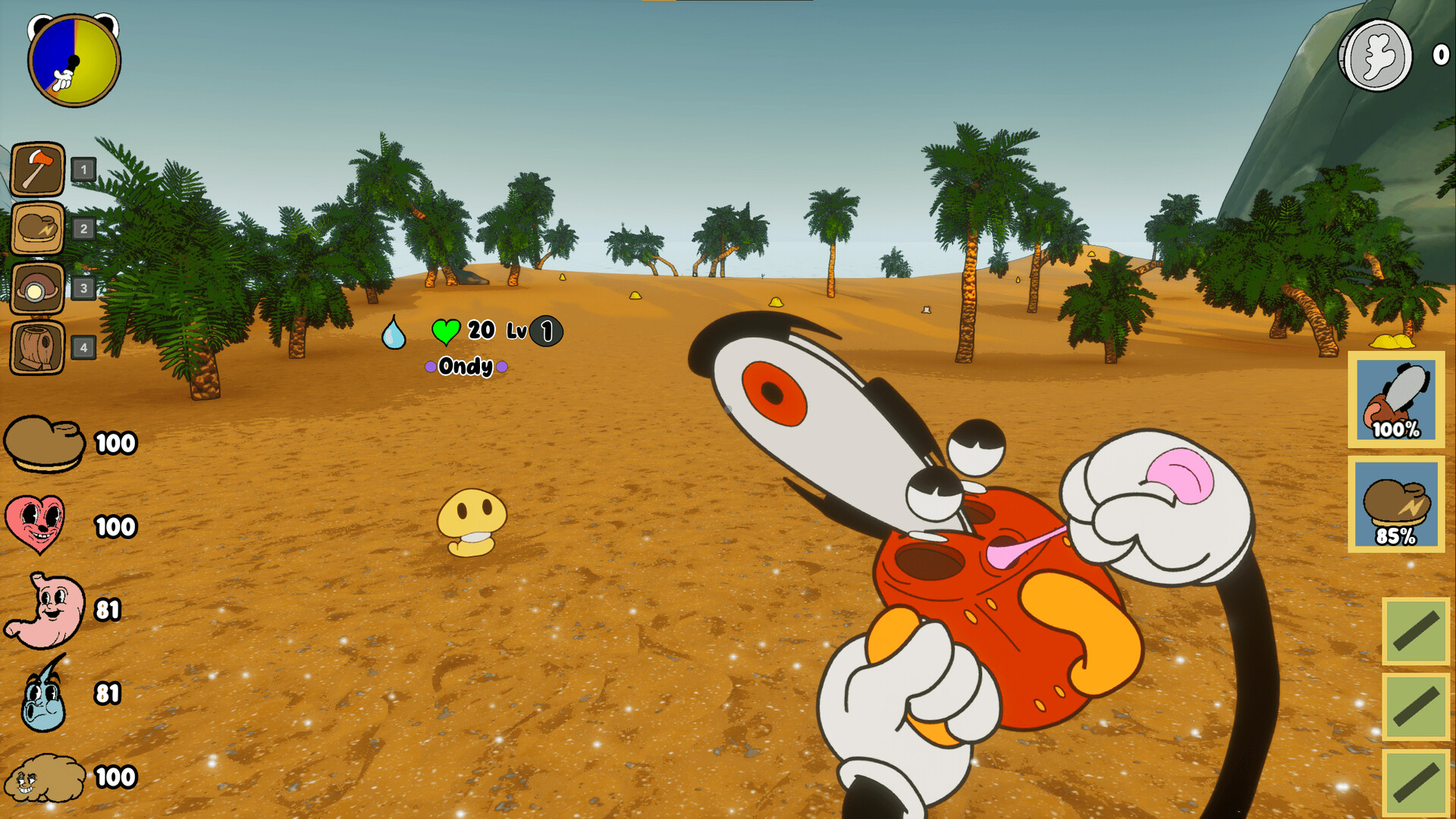This screenshot has width=1456, height=819.
Task: Click the stomach hunger icon showing 81
Action: (x=45, y=608)
